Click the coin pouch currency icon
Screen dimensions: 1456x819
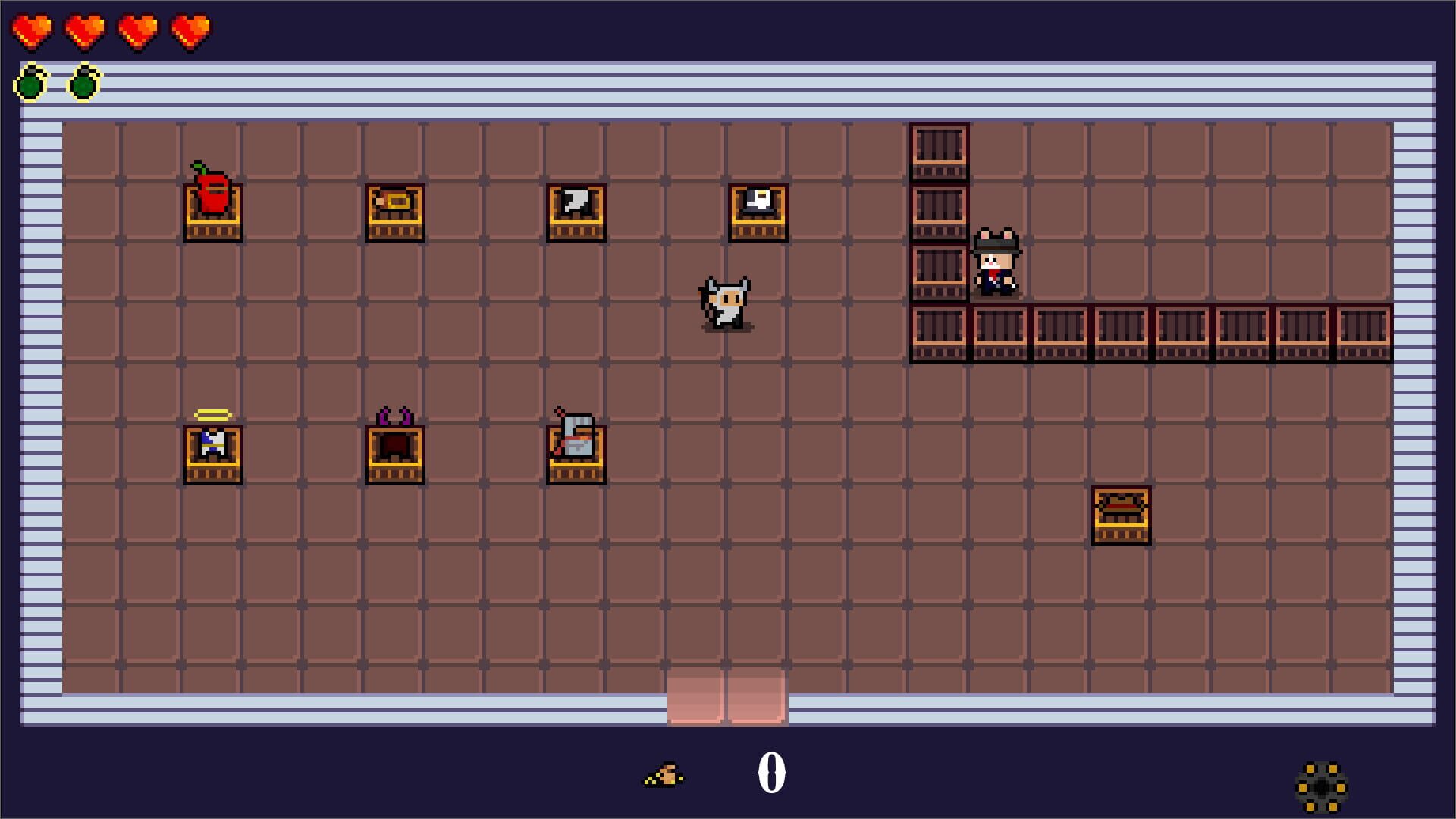[x=661, y=776]
